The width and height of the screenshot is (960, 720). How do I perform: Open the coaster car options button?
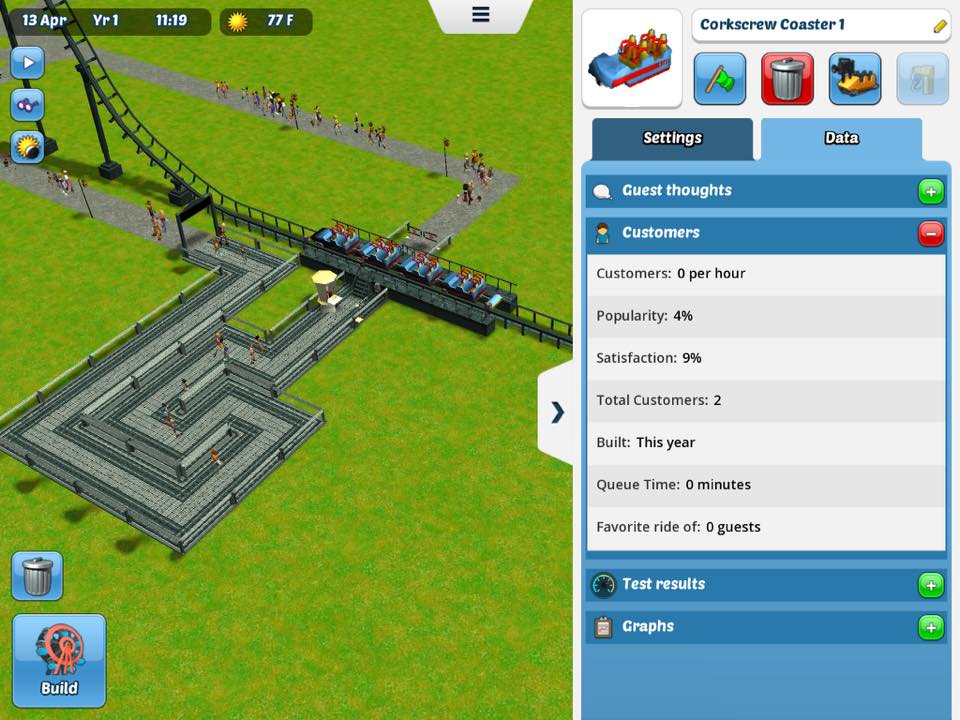855,79
